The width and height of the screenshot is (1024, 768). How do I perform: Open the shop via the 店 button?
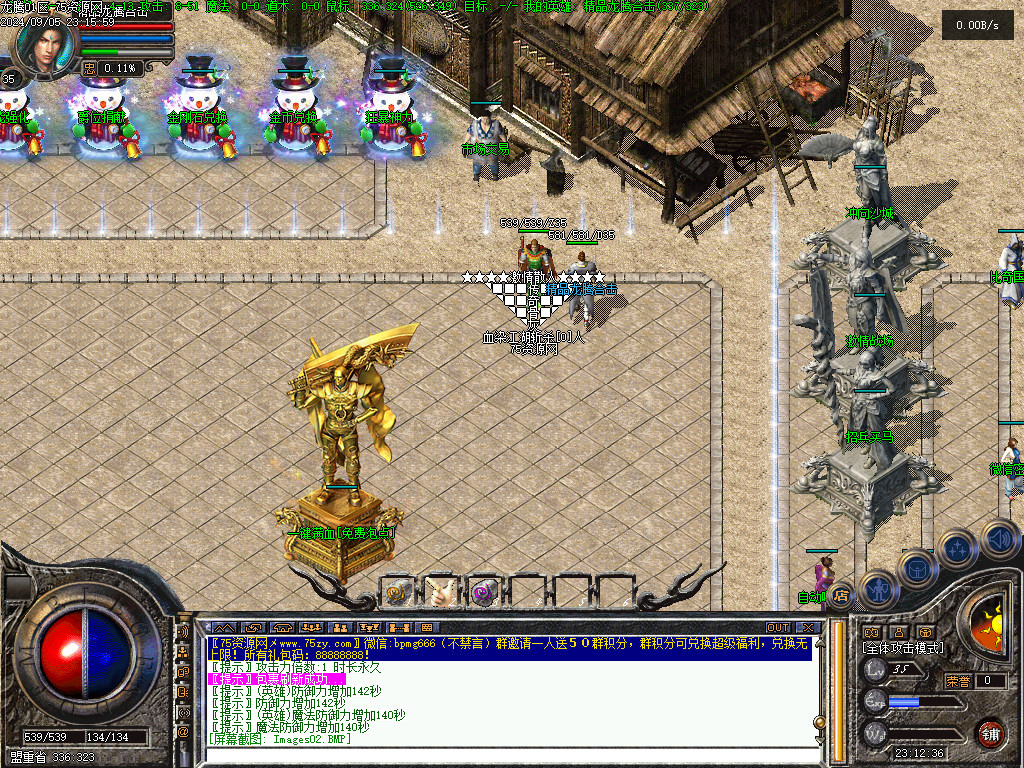click(840, 595)
